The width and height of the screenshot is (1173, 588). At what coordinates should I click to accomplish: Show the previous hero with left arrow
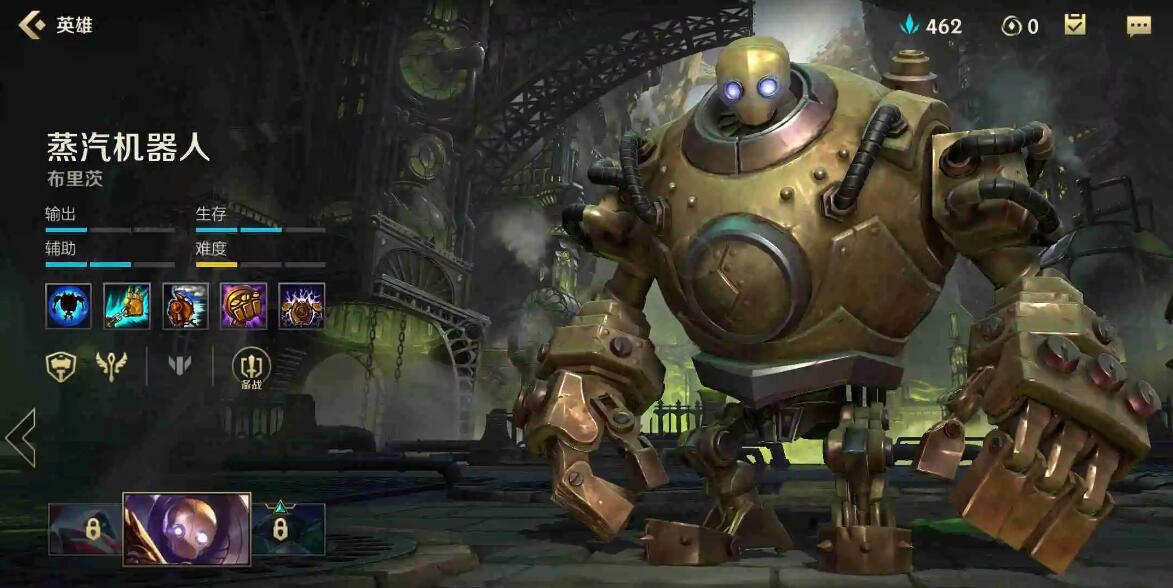pos(20,437)
